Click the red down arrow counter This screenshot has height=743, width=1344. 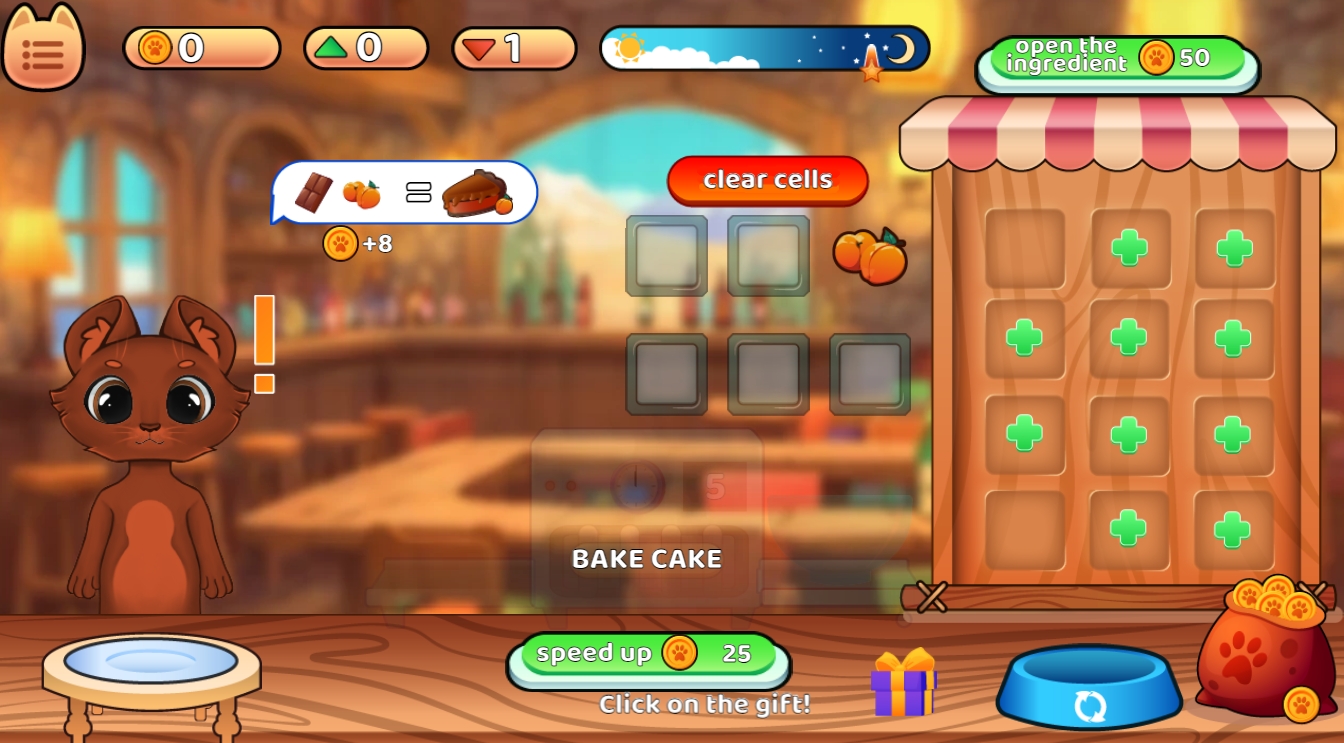tap(513, 47)
